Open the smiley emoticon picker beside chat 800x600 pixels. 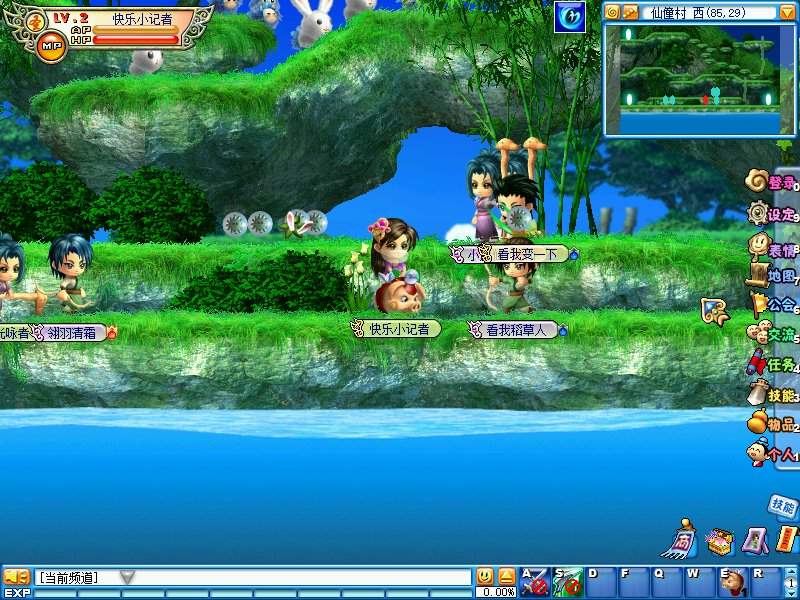(x=485, y=577)
